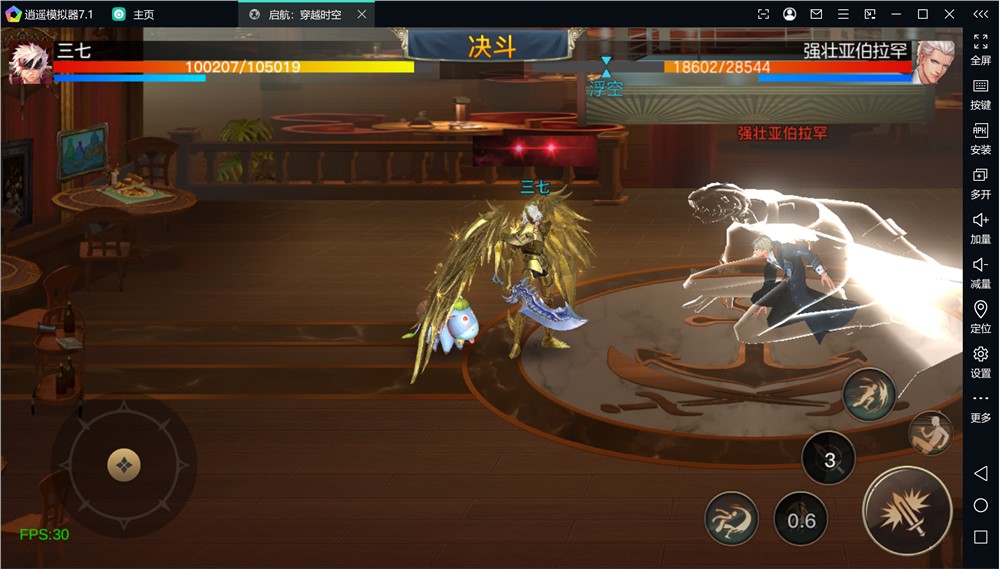Use the crouching character skill

click(x=929, y=432)
